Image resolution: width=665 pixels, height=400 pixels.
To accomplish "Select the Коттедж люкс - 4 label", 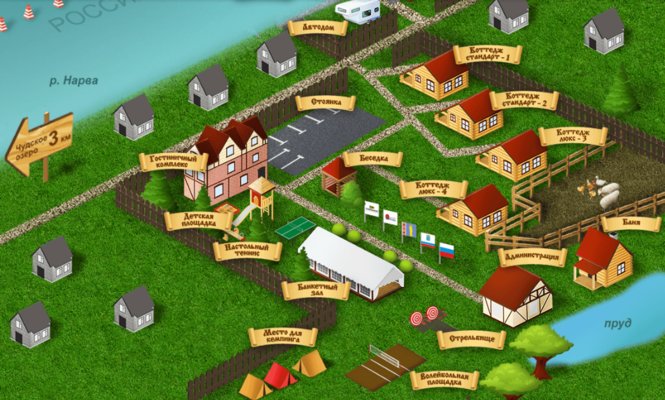I will pos(433,188).
